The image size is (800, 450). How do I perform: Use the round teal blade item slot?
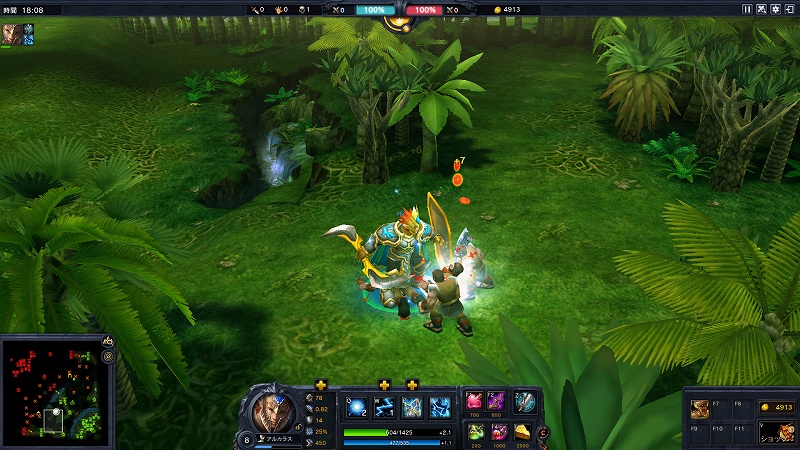click(525, 401)
